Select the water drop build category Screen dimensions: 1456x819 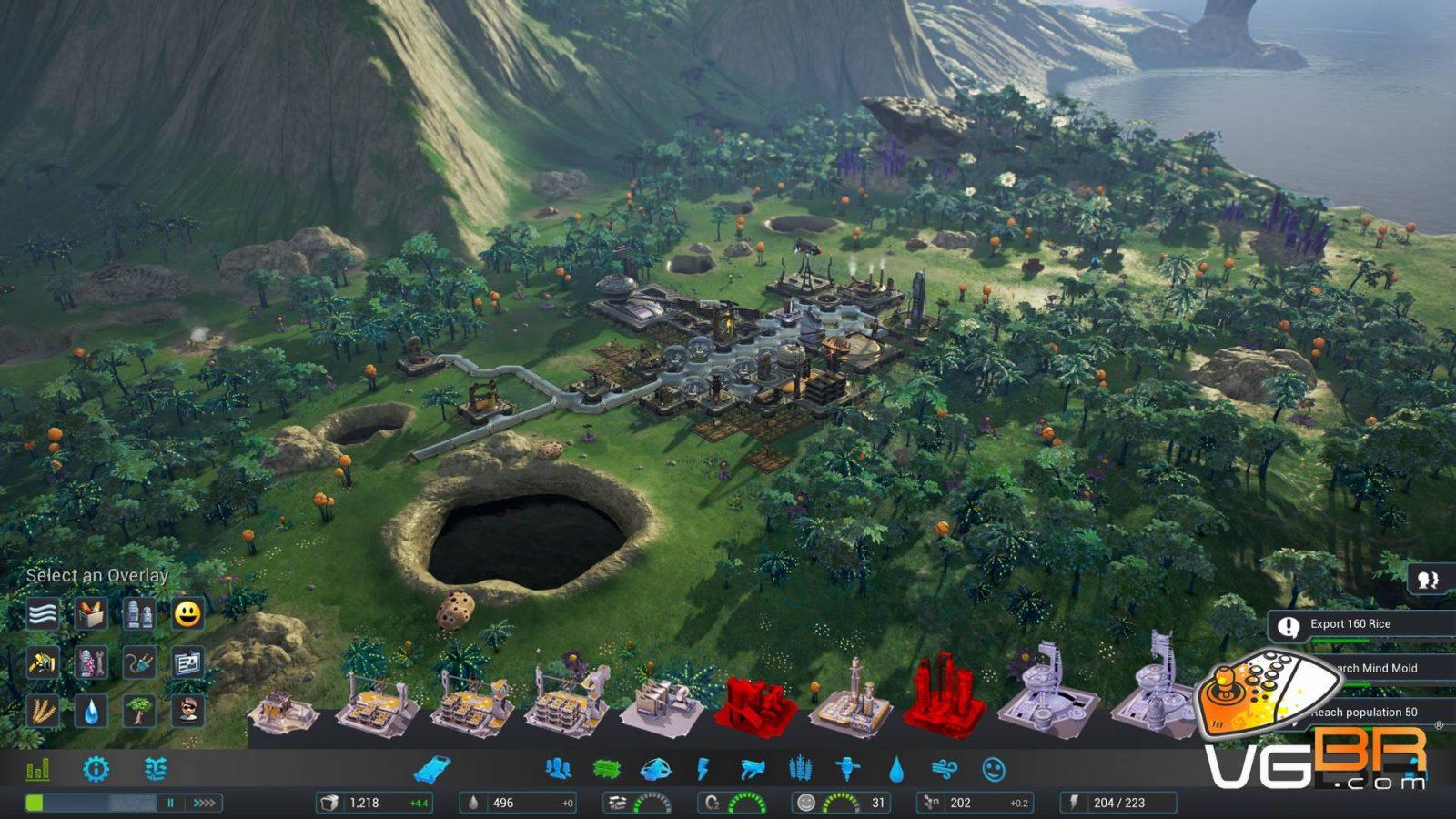pyautogui.click(x=896, y=770)
